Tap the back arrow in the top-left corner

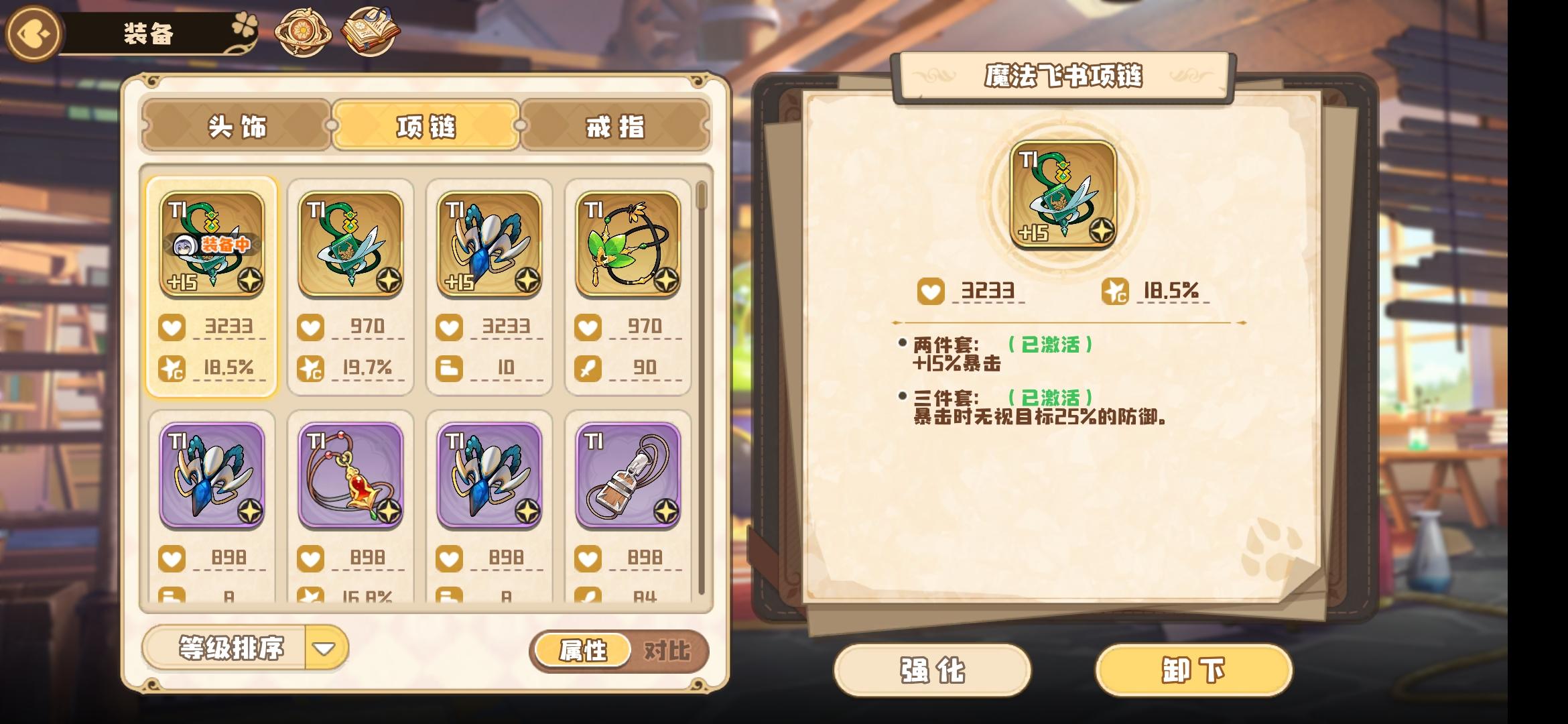tap(32, 32)
